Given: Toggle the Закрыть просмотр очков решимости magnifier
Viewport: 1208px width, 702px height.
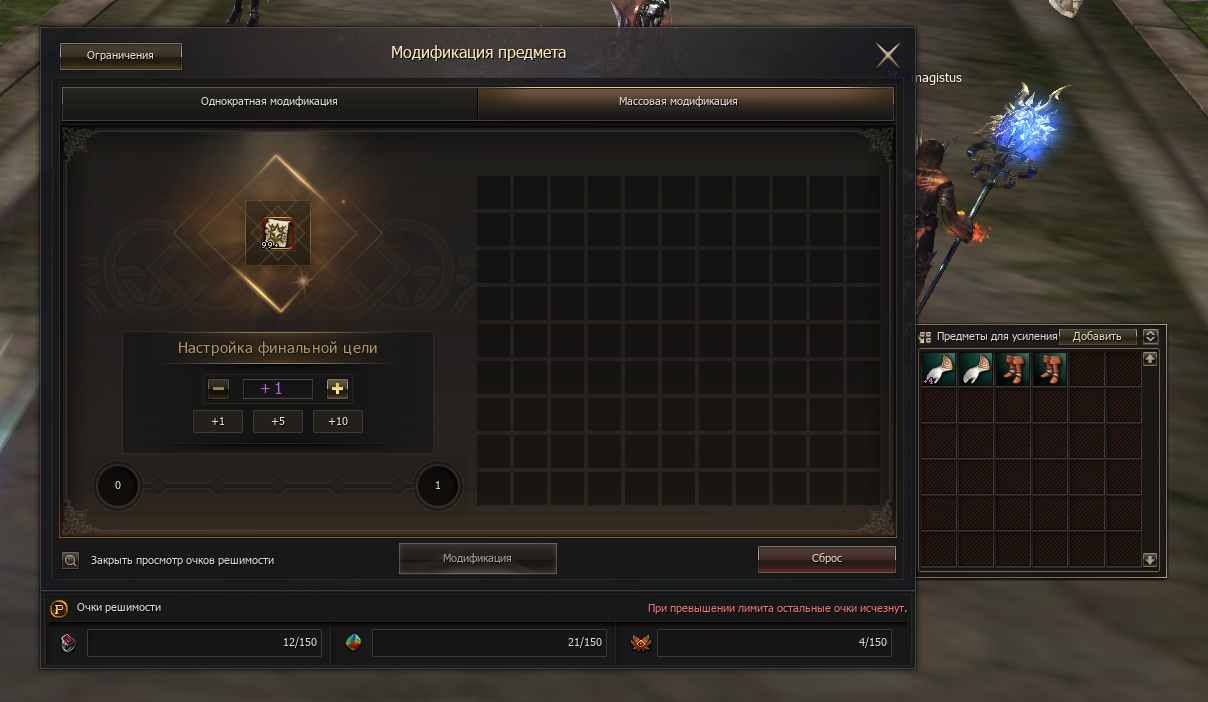Looking at the screenshot, I should click(x=71, y=560).
